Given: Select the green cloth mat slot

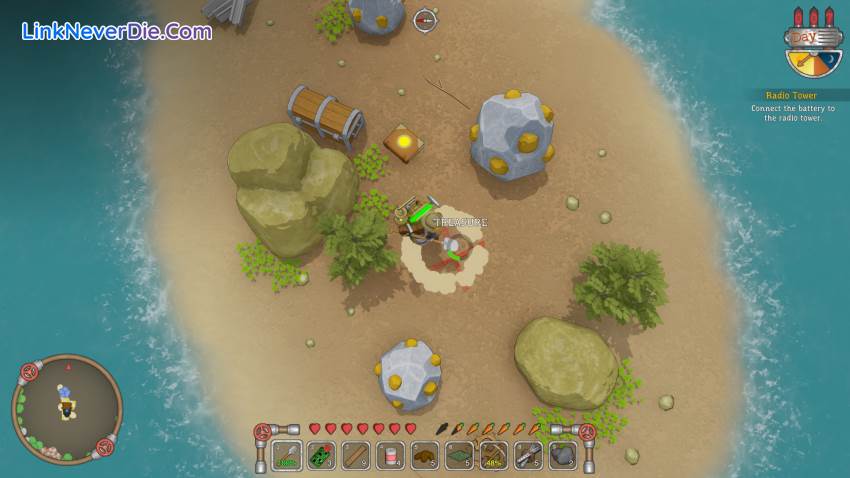Looking at the screenshot, I should [459, 456].
